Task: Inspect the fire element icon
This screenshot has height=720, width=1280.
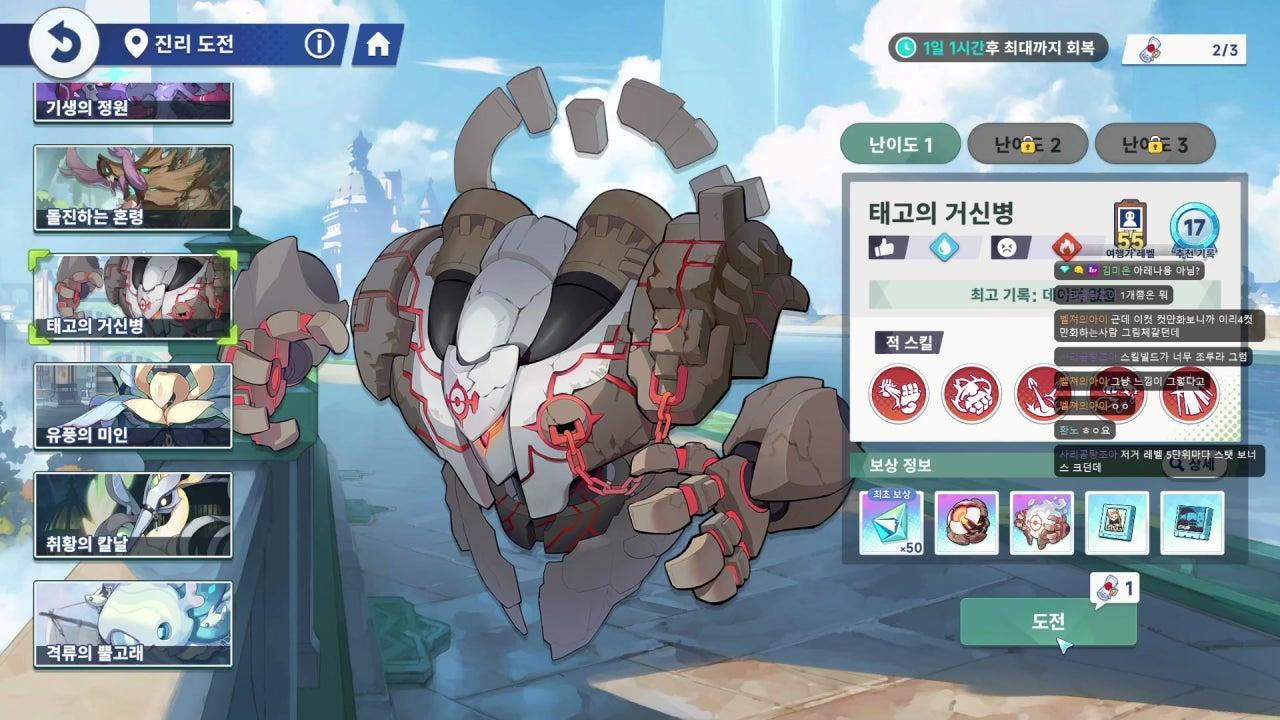Action: coord(1066,247)
